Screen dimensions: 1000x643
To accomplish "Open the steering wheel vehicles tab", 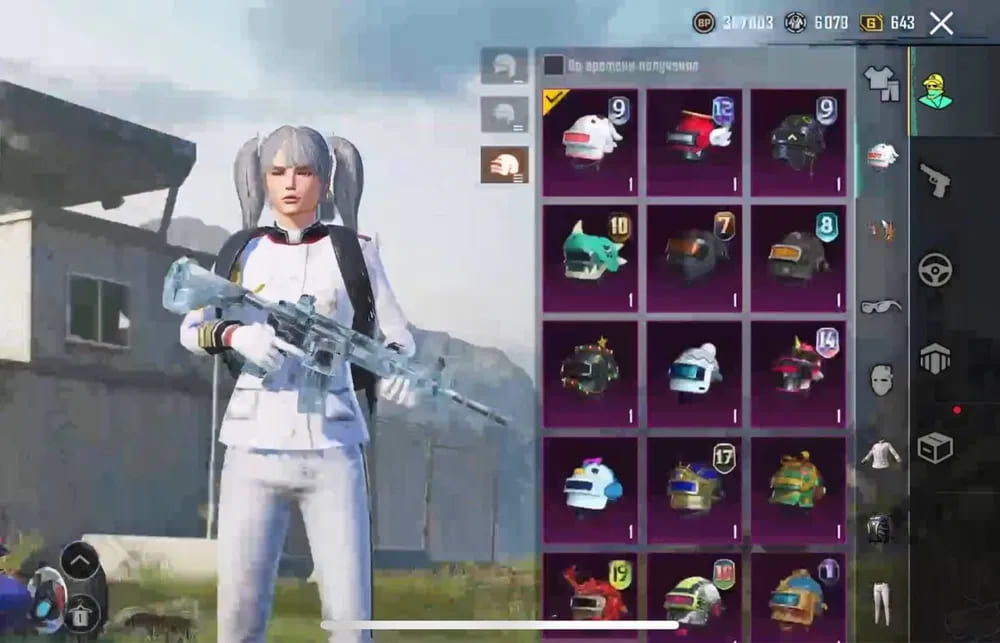I will click(935, 270).
